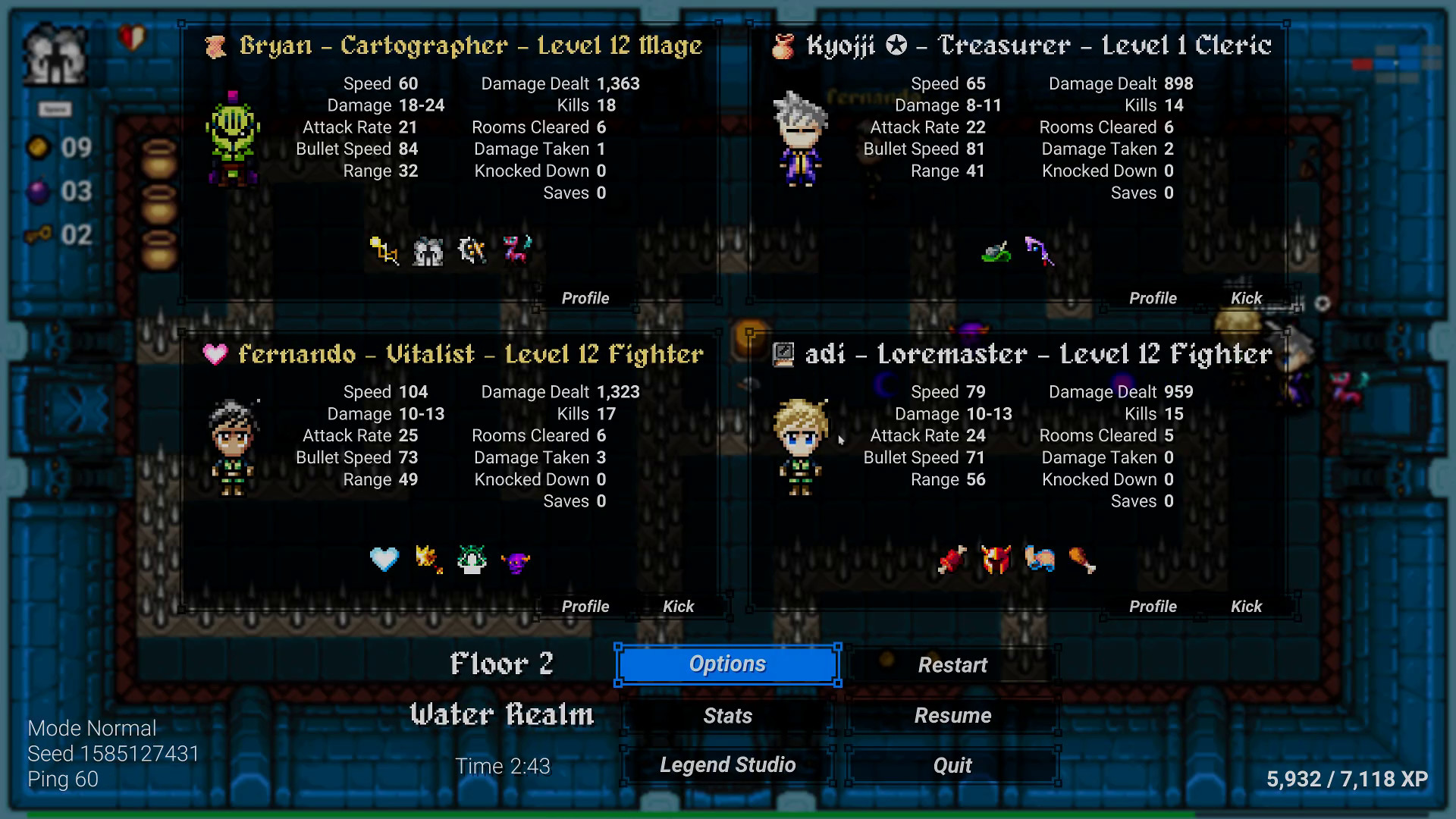Click the XP progress bar at the bottom

tap(728, 815)
